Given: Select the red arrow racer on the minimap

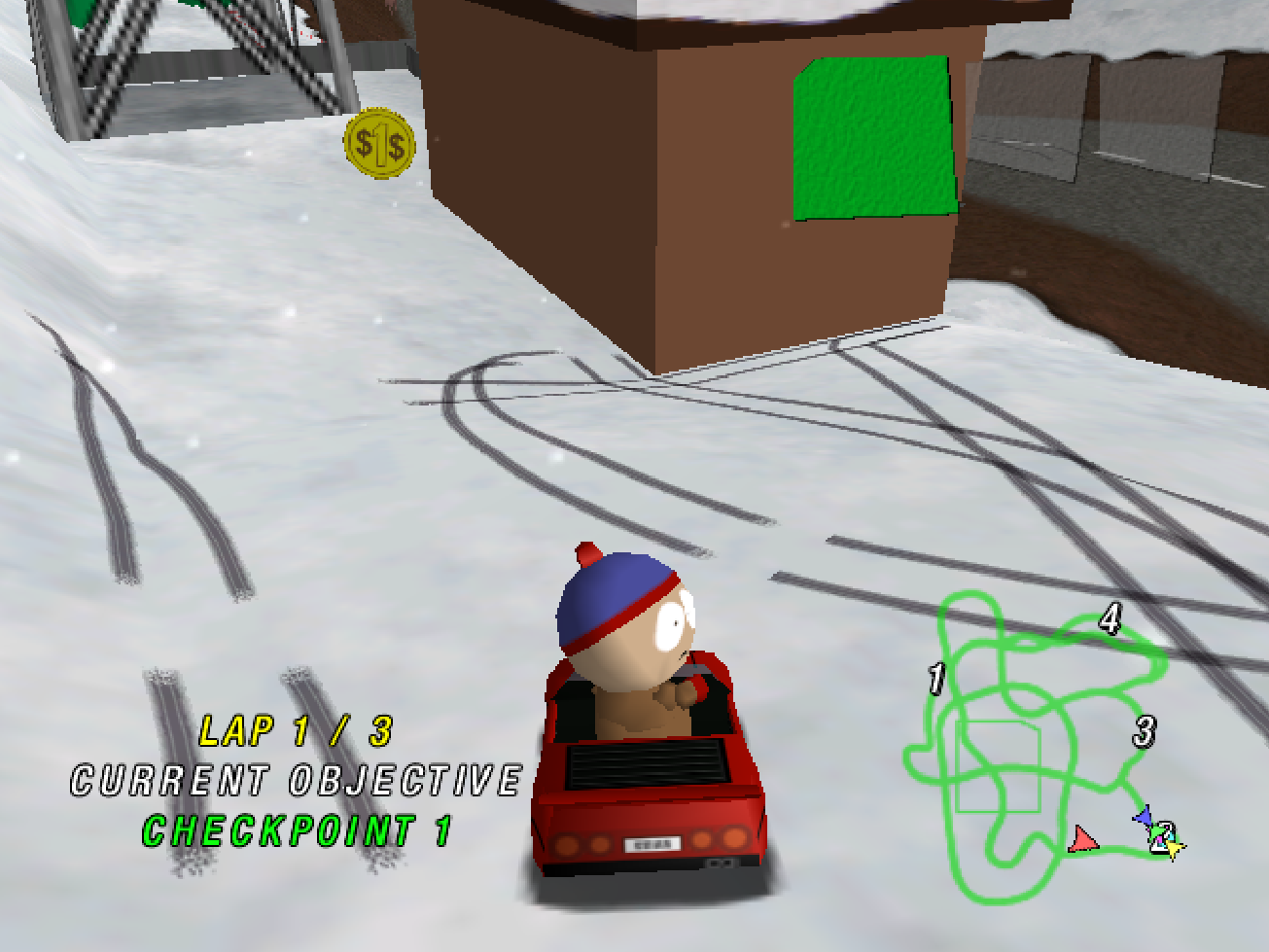Looking at the screenshot, I should pyautogui.click(x=1082, y=838).
